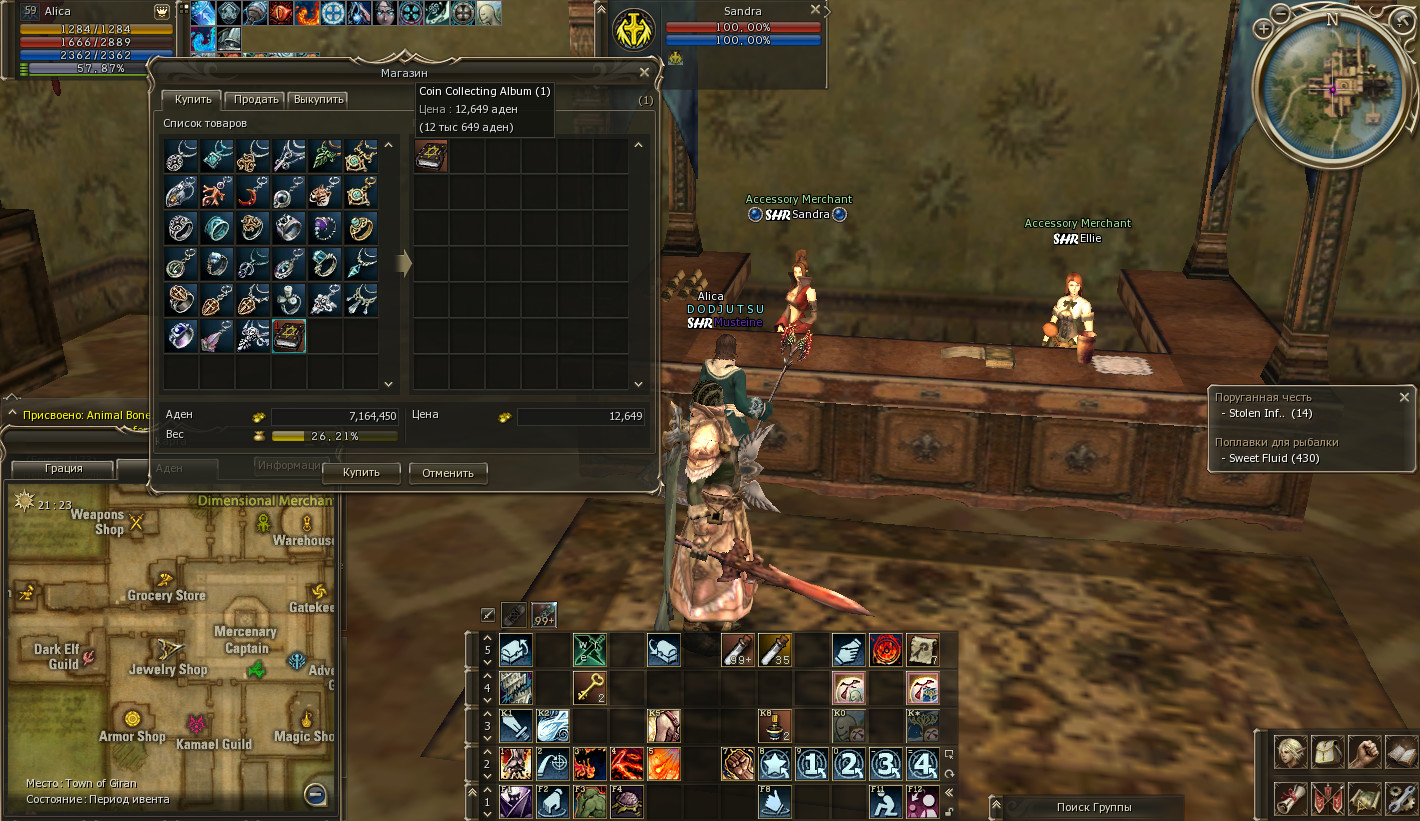The image size is (1420, 821).
Task: Zoom in the minimap with plus button
Action: click(1264, 29)
